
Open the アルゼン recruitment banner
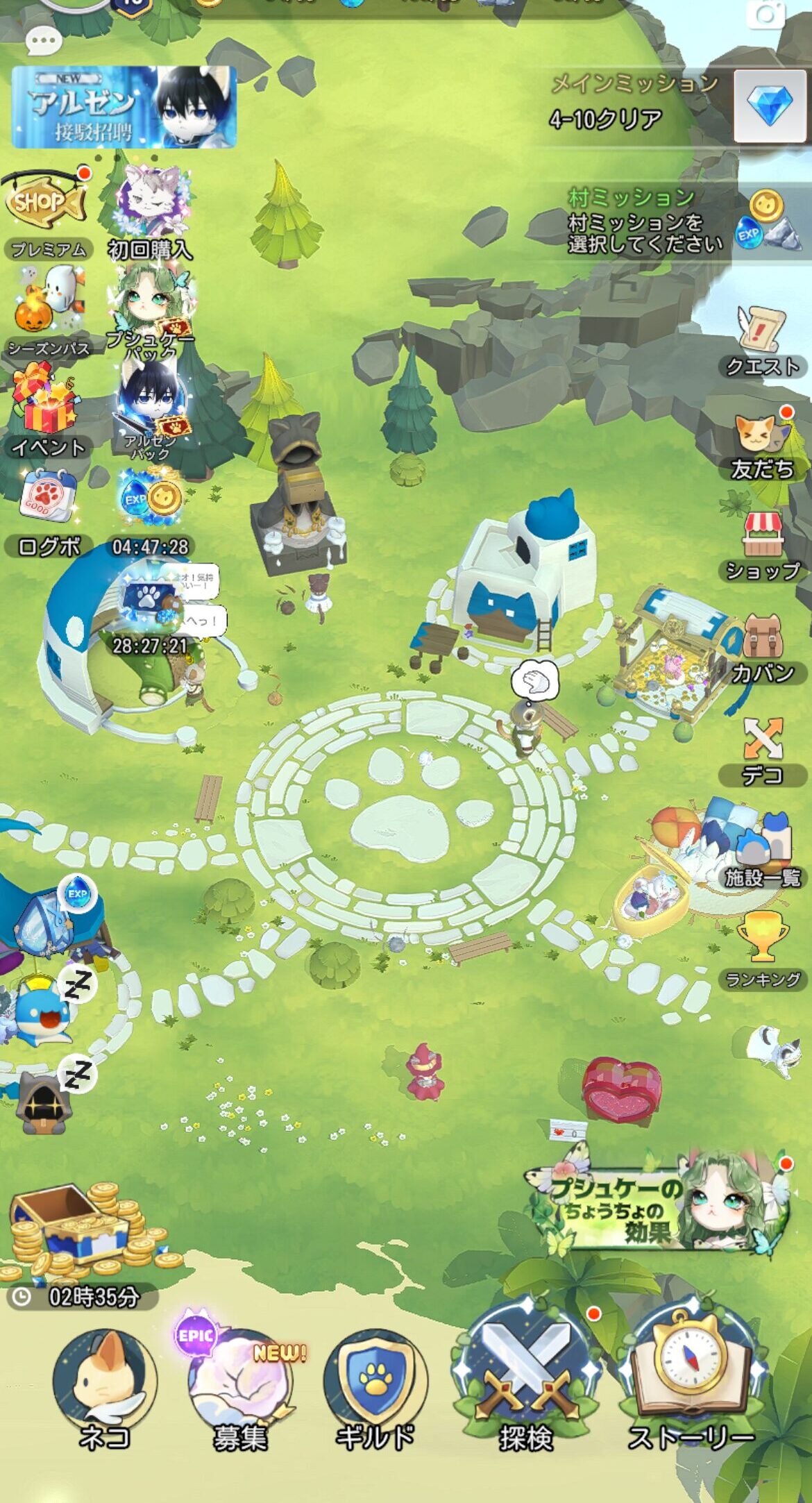124,107
